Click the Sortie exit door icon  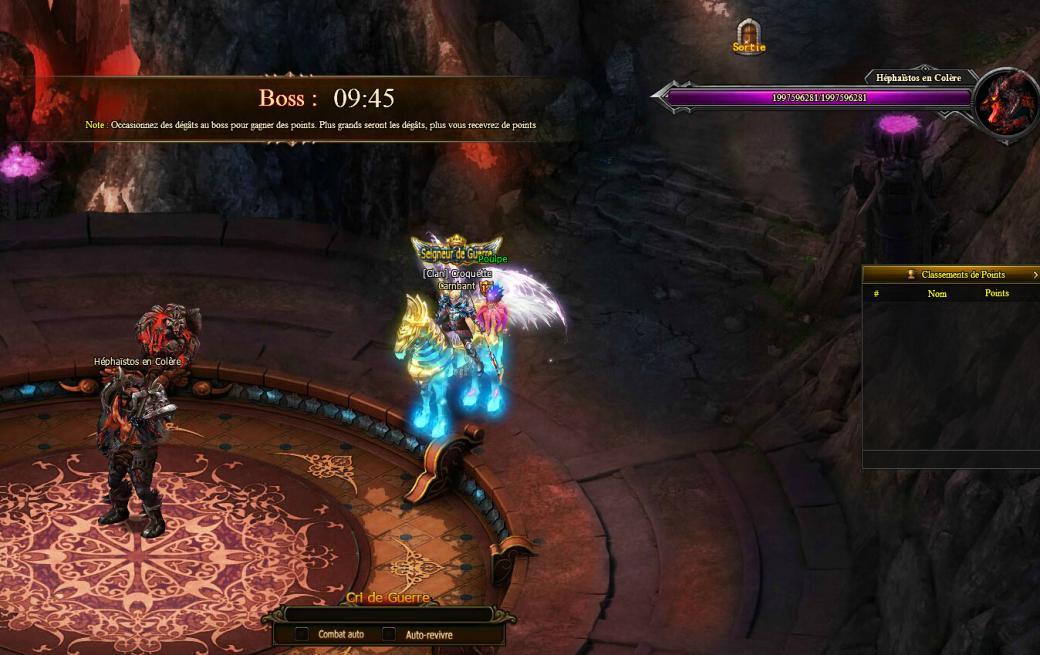(748, 35)
